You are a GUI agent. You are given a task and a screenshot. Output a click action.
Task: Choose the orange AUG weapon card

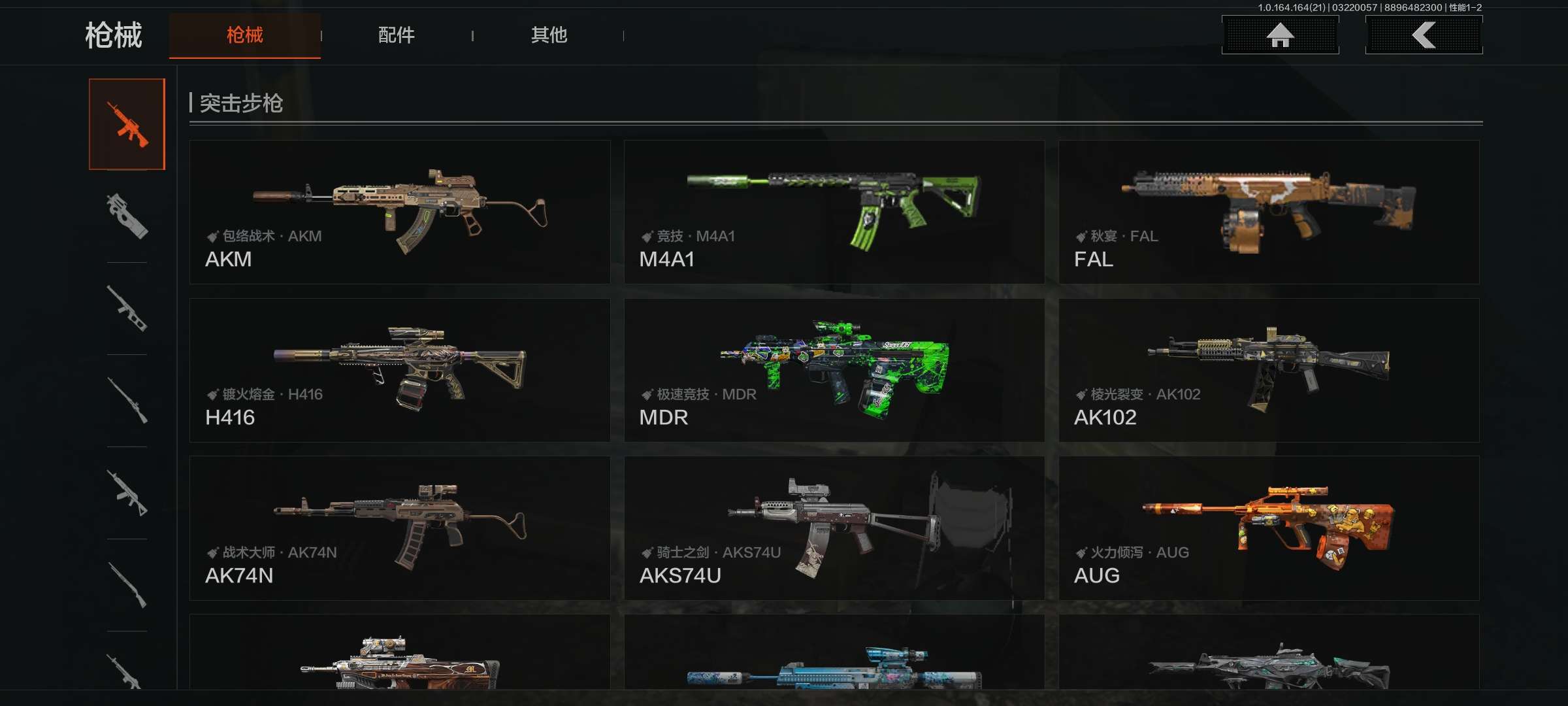(1269, 528)
